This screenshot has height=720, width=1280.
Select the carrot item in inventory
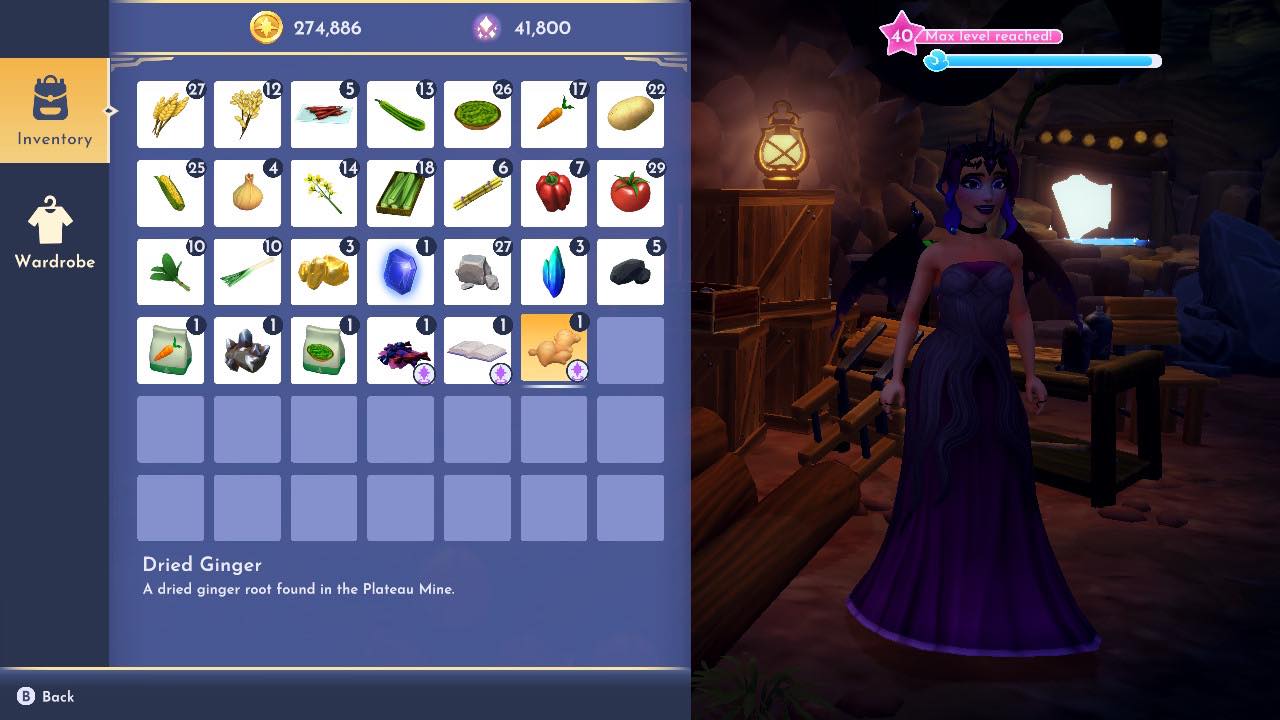pyautogui.click(x=554, y=114)
